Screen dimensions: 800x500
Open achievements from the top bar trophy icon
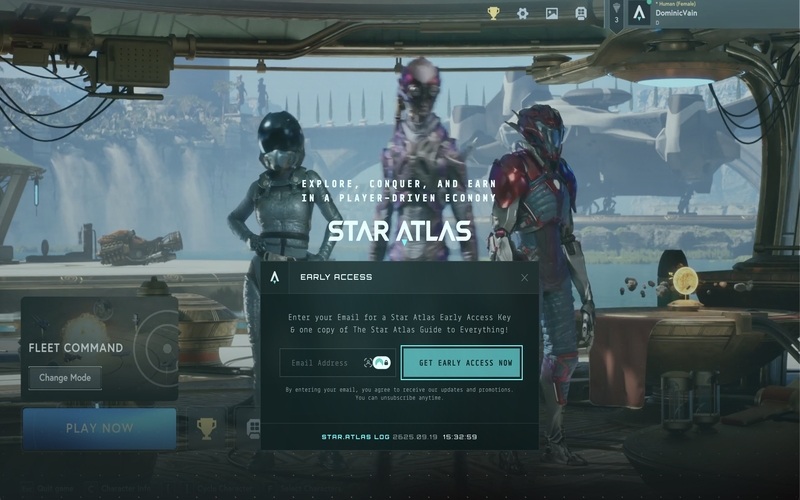[493, 13]
